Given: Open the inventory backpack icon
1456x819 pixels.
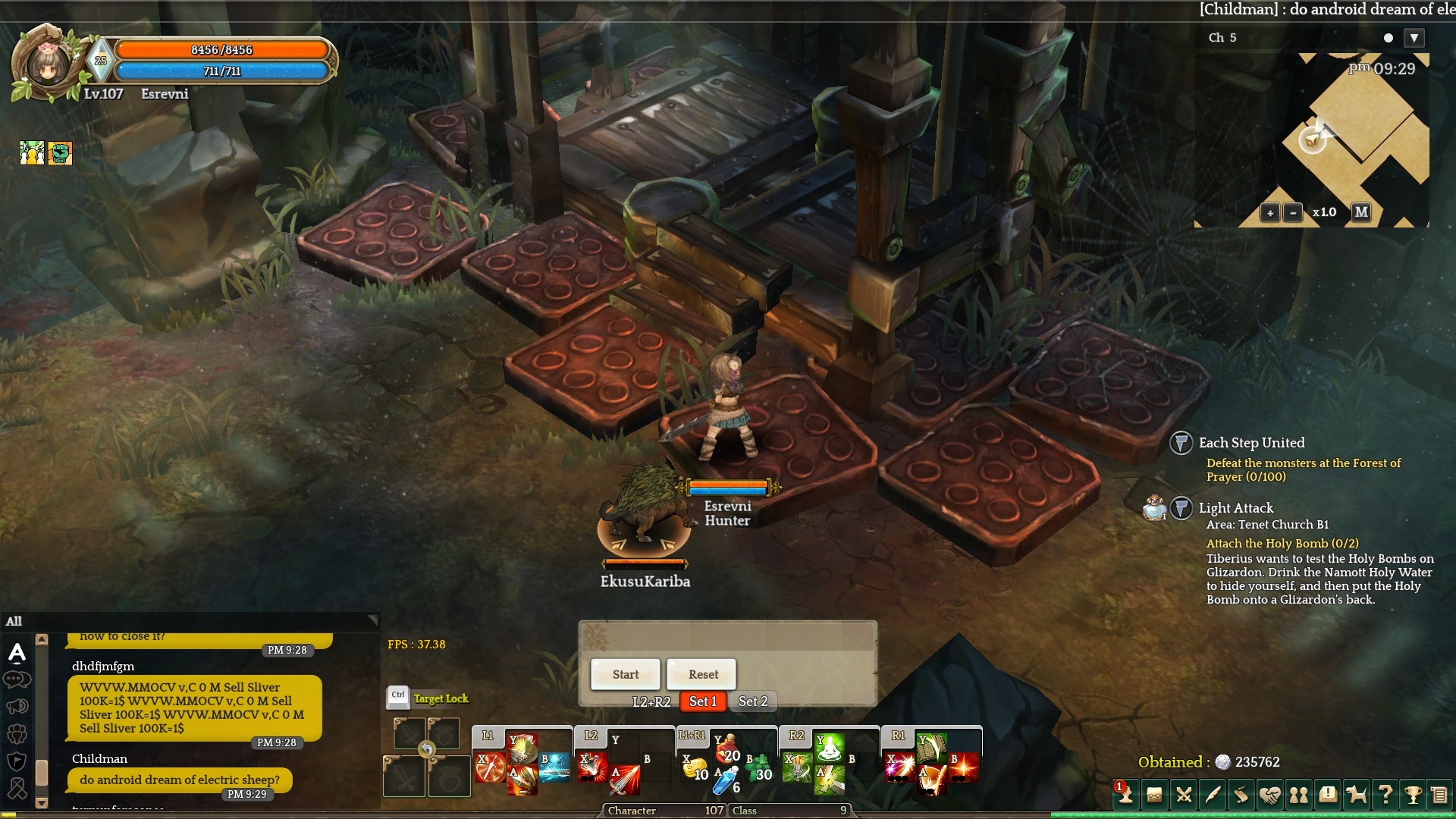Looking at the screenshot, I should (1154, 795).
